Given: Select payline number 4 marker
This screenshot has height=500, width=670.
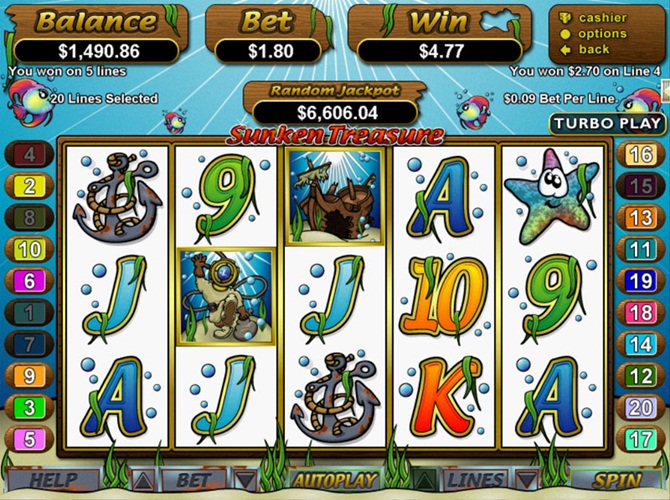Looking at the screenshot, I should (29, 154).
